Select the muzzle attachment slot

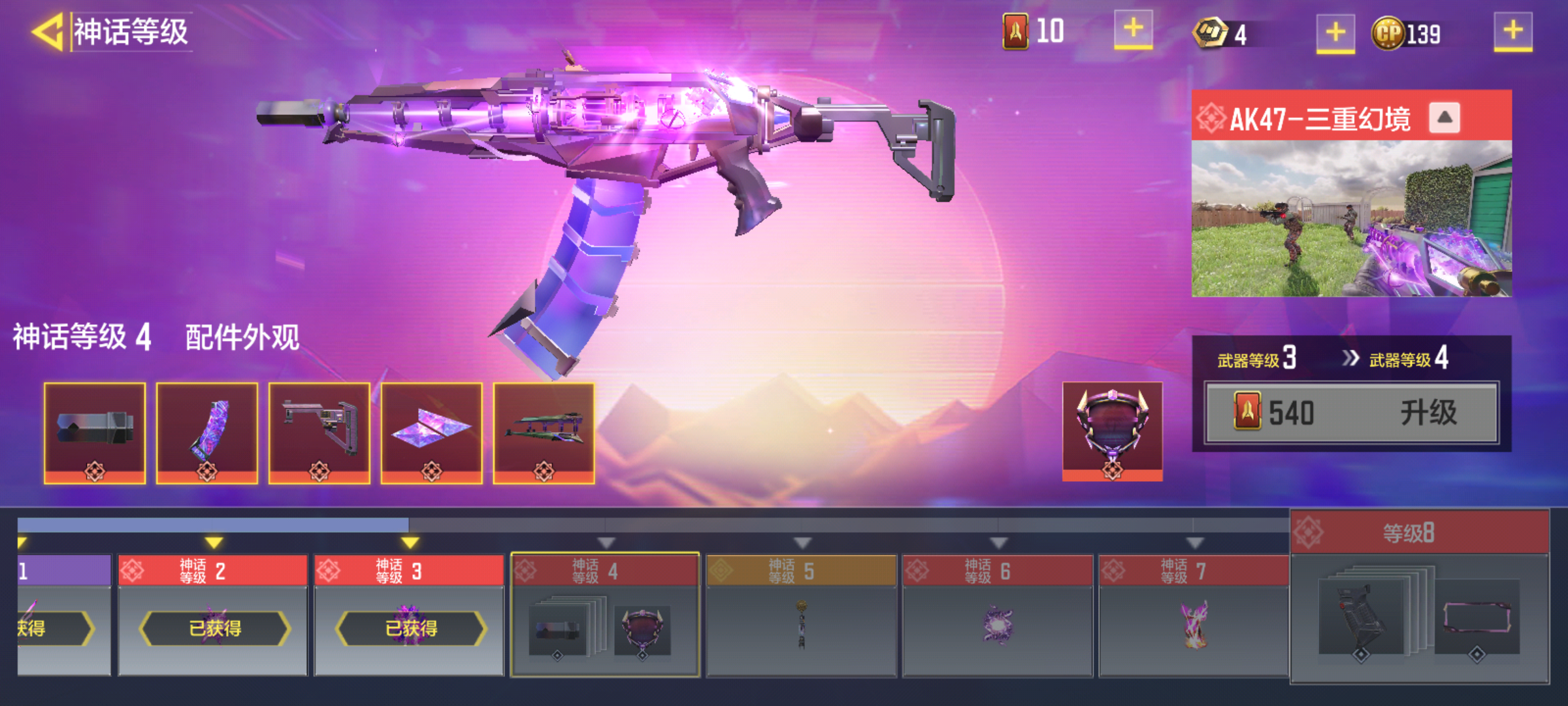pyautogui.click(x=95, y=433)
